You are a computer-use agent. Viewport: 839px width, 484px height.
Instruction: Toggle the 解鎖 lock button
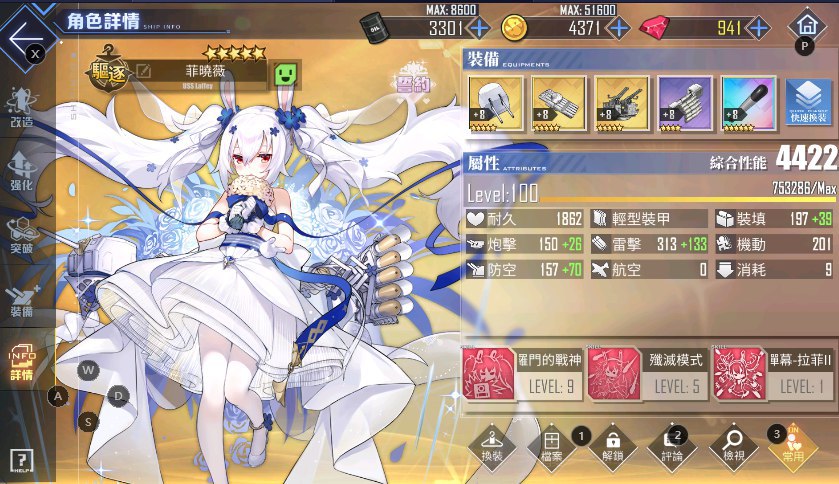click(613, 446)
